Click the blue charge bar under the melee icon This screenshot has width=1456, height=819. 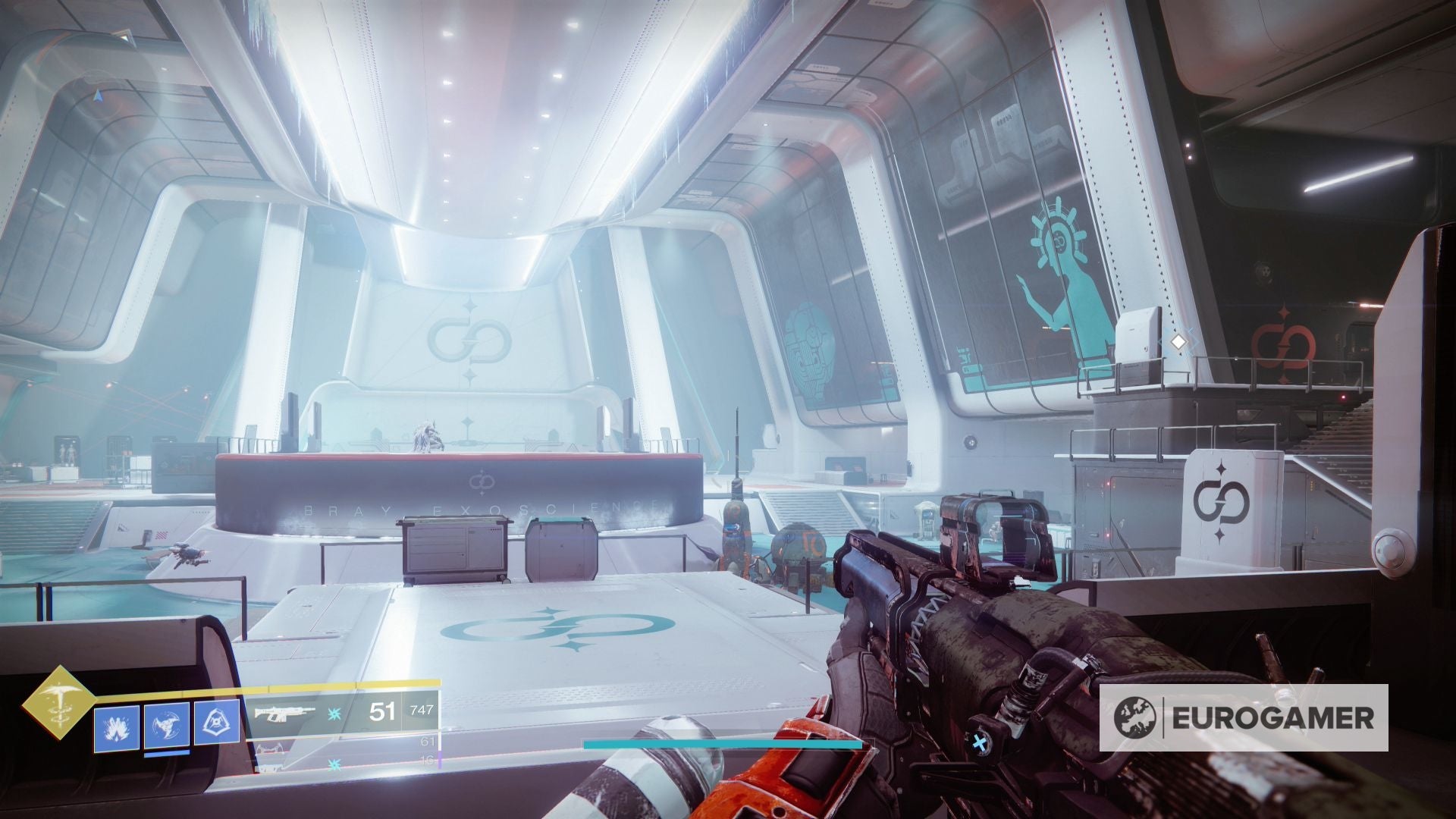coord(165,753)
